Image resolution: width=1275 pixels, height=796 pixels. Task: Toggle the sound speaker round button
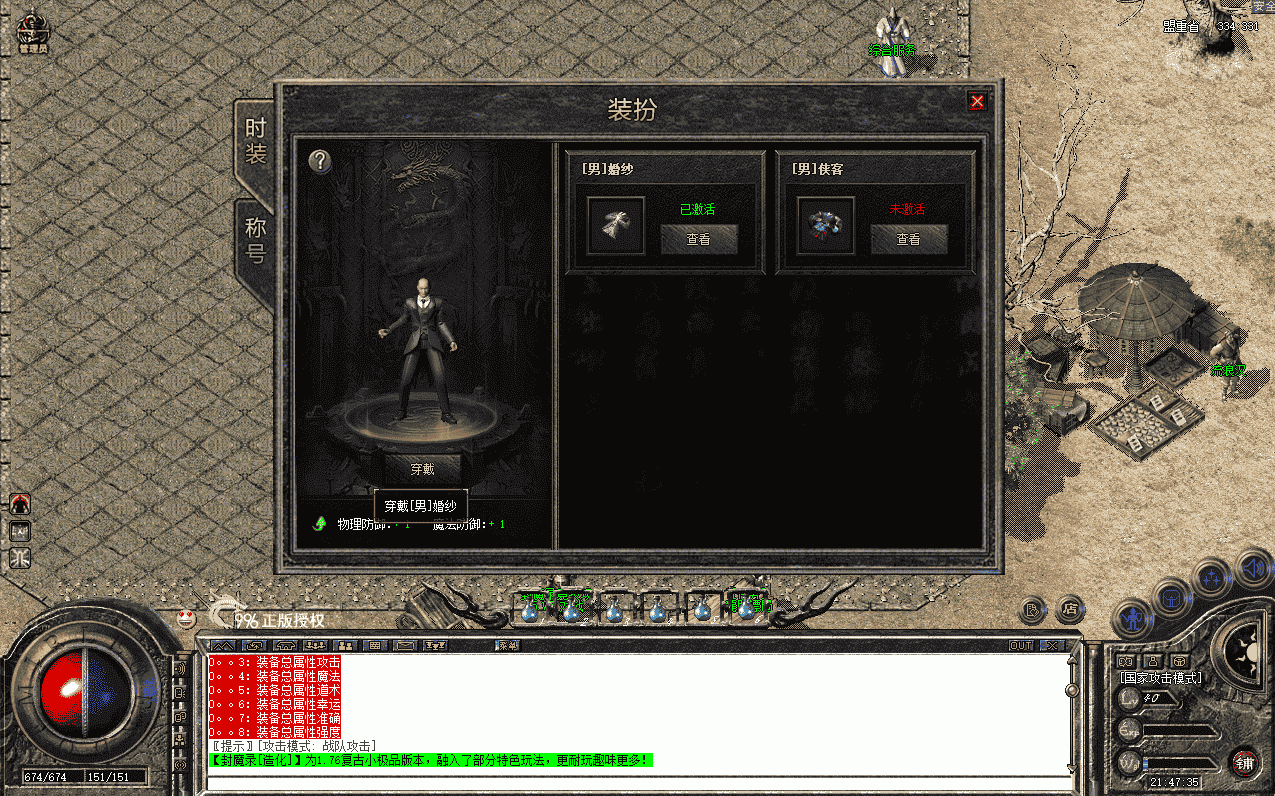1252,567
